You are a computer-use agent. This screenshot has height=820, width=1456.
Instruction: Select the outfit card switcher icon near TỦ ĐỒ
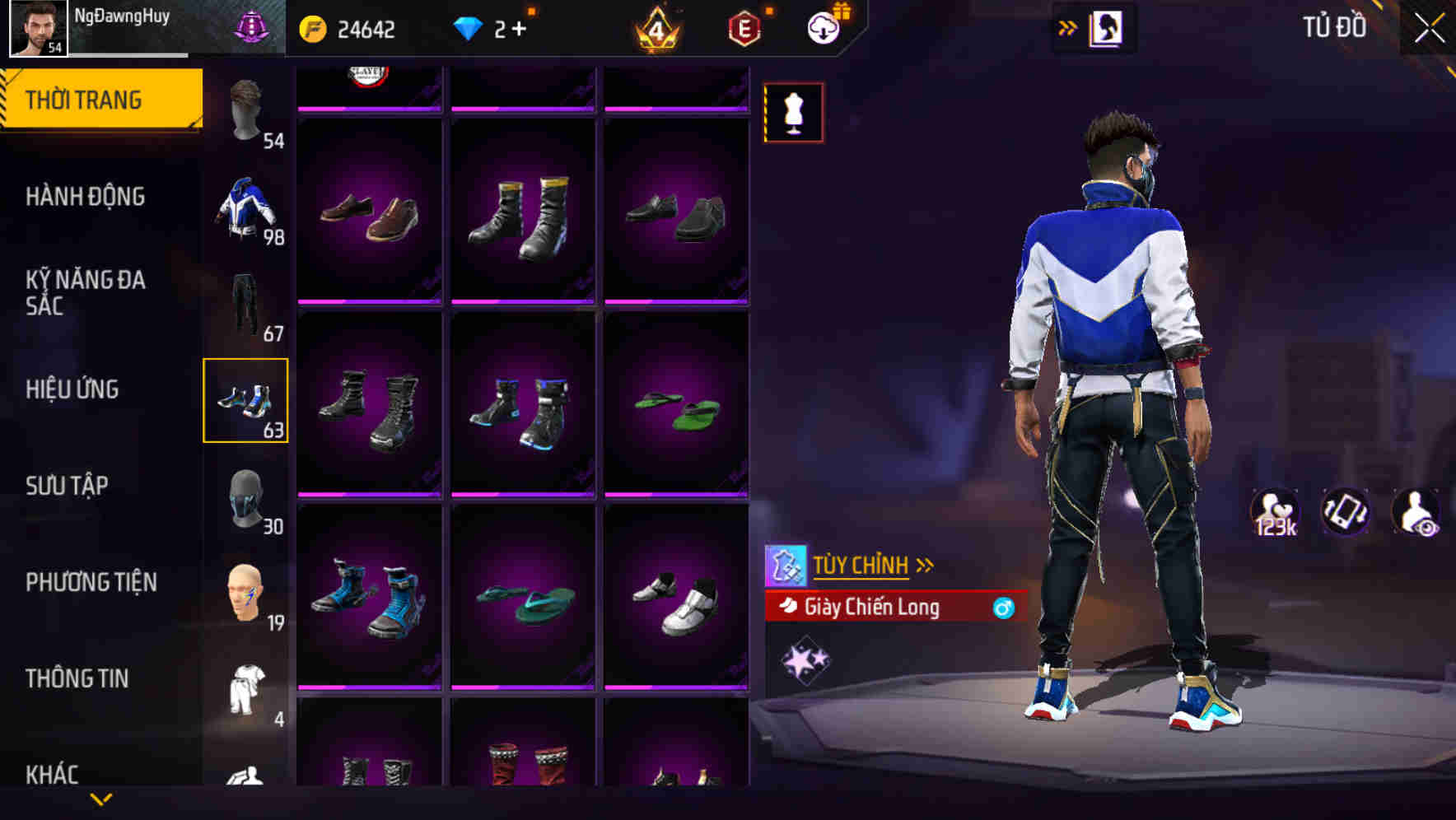coord(1107,26)
